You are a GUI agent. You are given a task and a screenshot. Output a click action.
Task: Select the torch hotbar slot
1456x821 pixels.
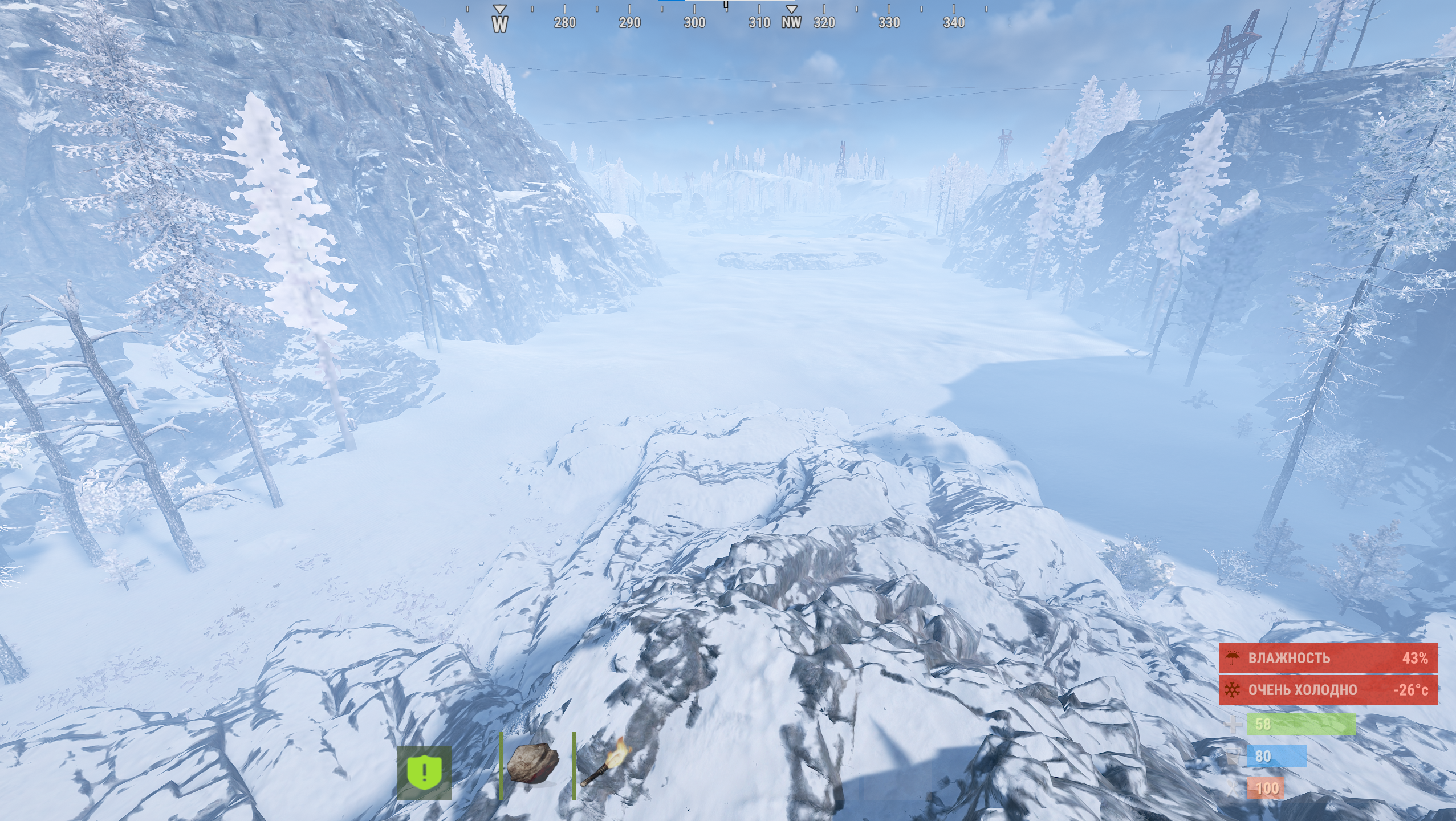(x=605, y=766)
